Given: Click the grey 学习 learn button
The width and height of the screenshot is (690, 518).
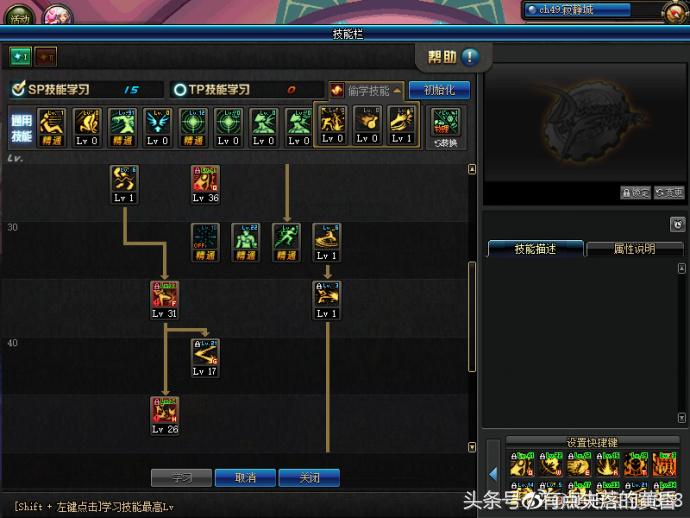Looking at the screenshot, I should pyautogui.click(x=181, y=478).
